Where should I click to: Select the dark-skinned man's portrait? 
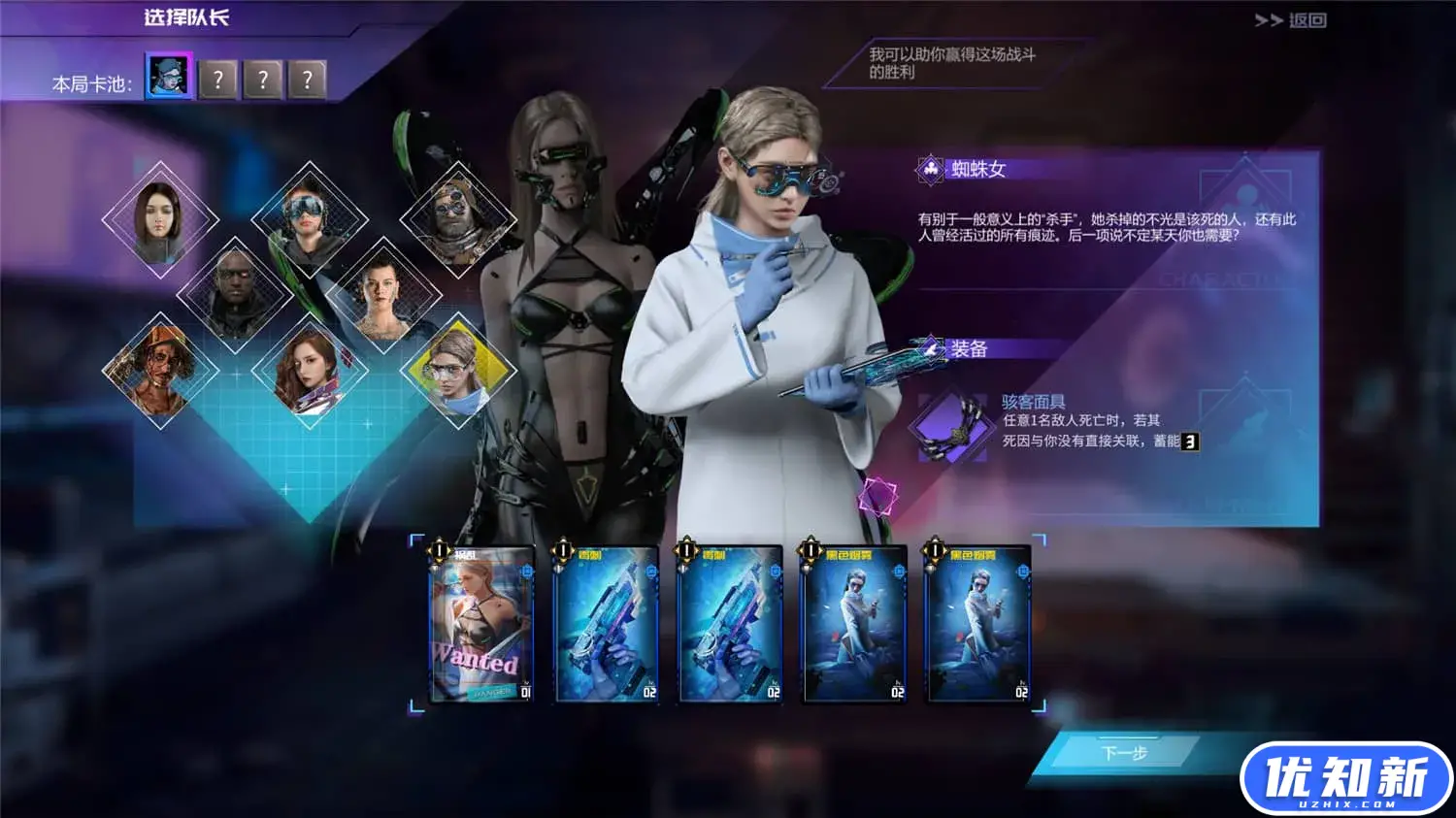click(238, 291)
